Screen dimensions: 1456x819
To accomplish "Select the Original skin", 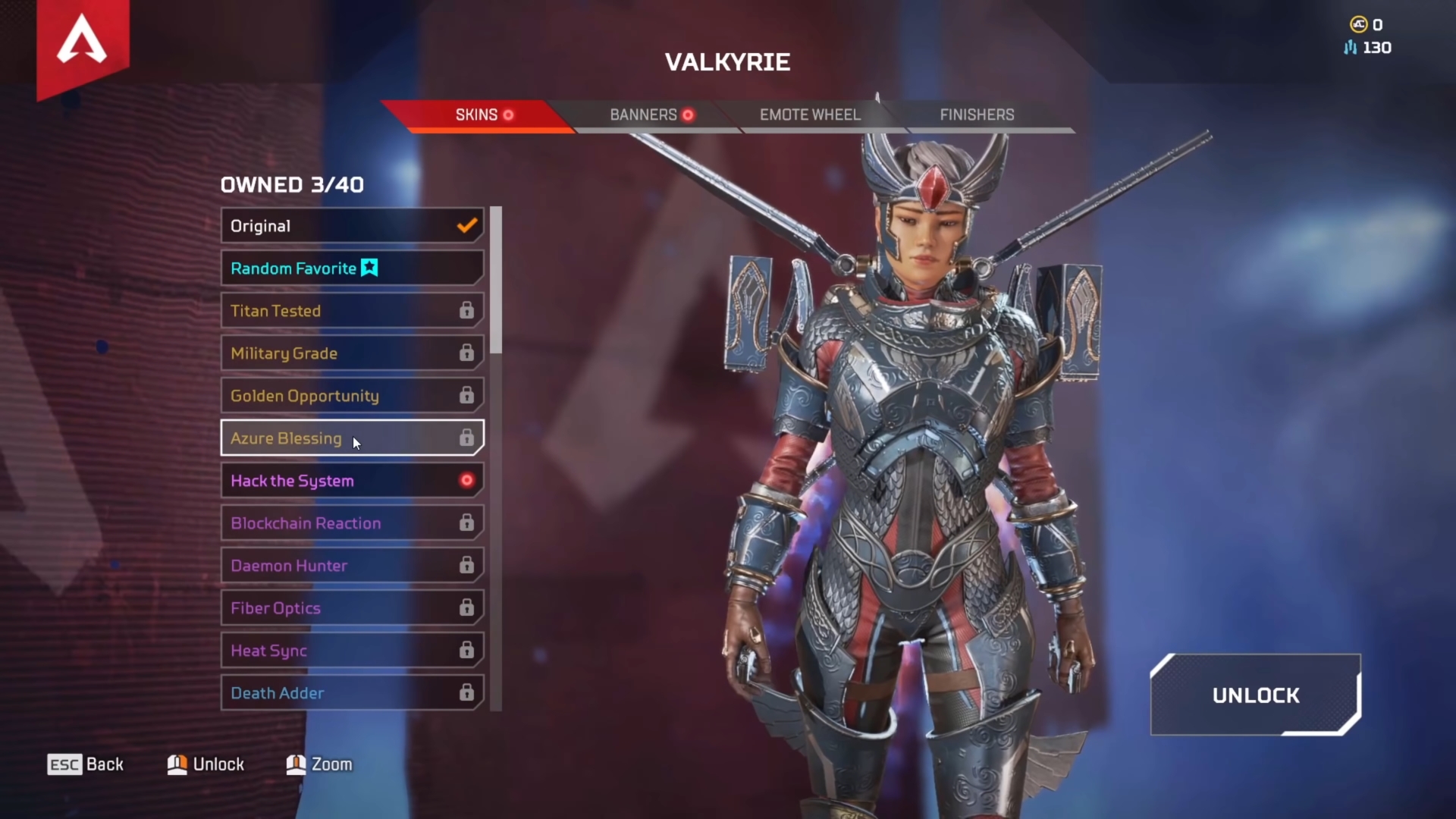I will (352, 226).
